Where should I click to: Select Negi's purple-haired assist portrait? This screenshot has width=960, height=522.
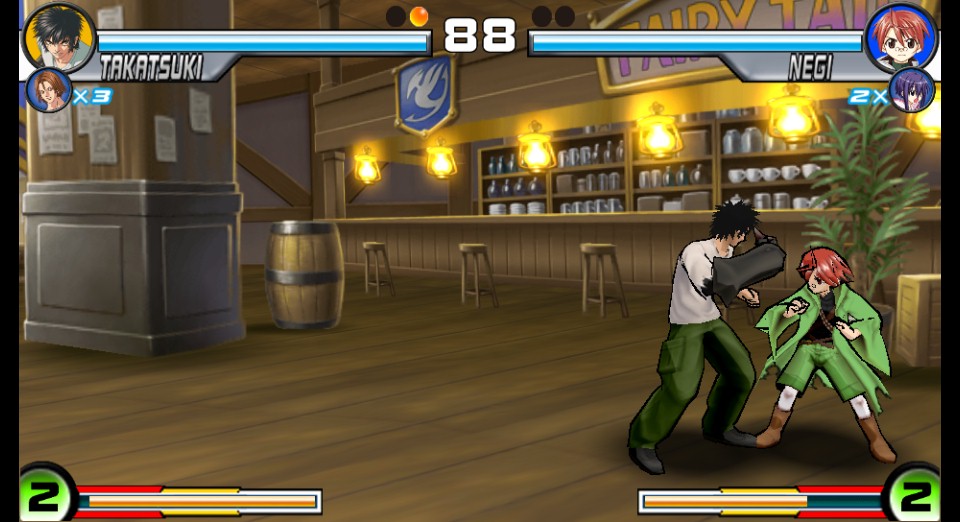[x=911, y=91]
